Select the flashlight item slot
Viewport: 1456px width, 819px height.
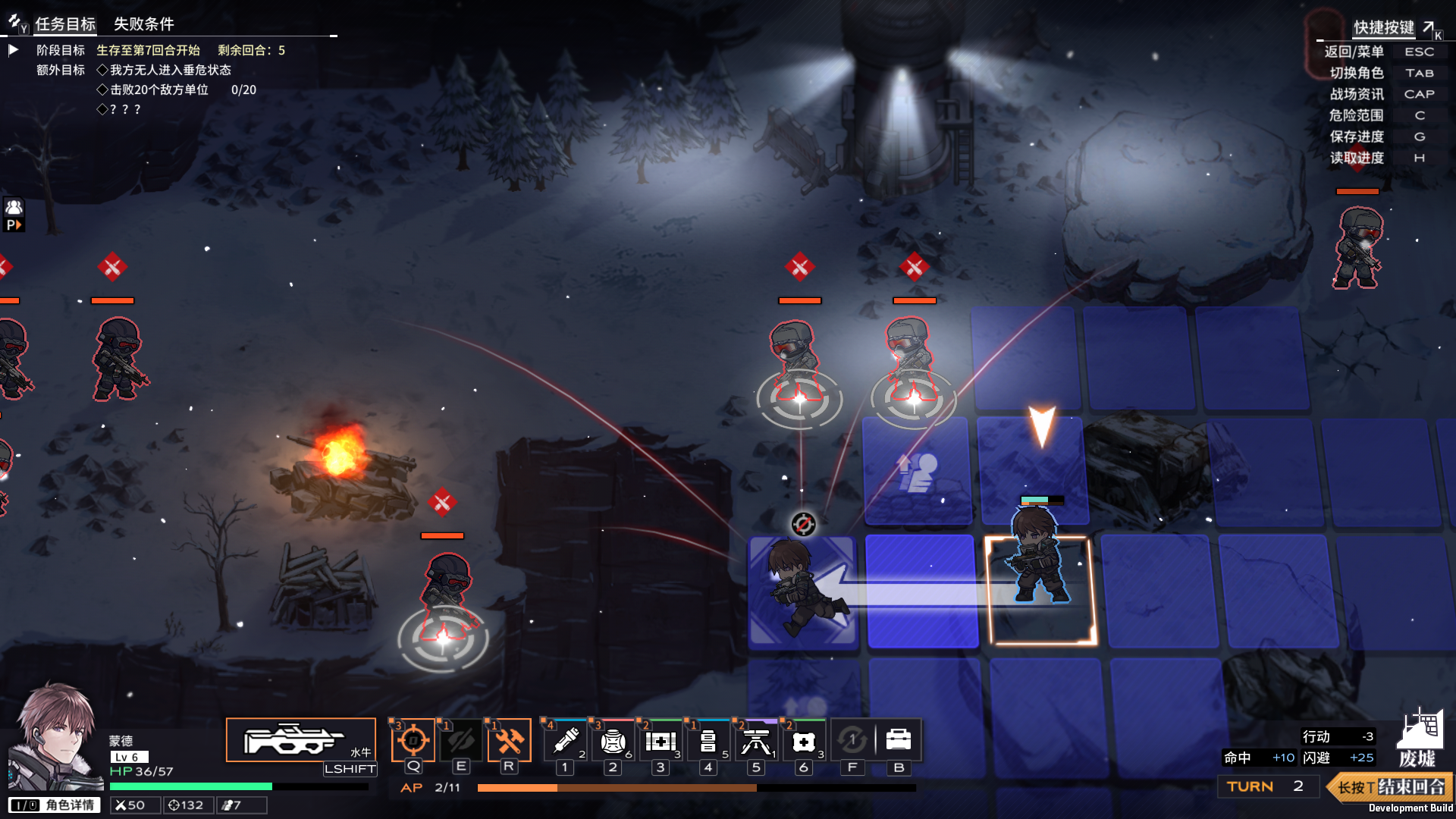pyautogui.click(x=566, y=740)
